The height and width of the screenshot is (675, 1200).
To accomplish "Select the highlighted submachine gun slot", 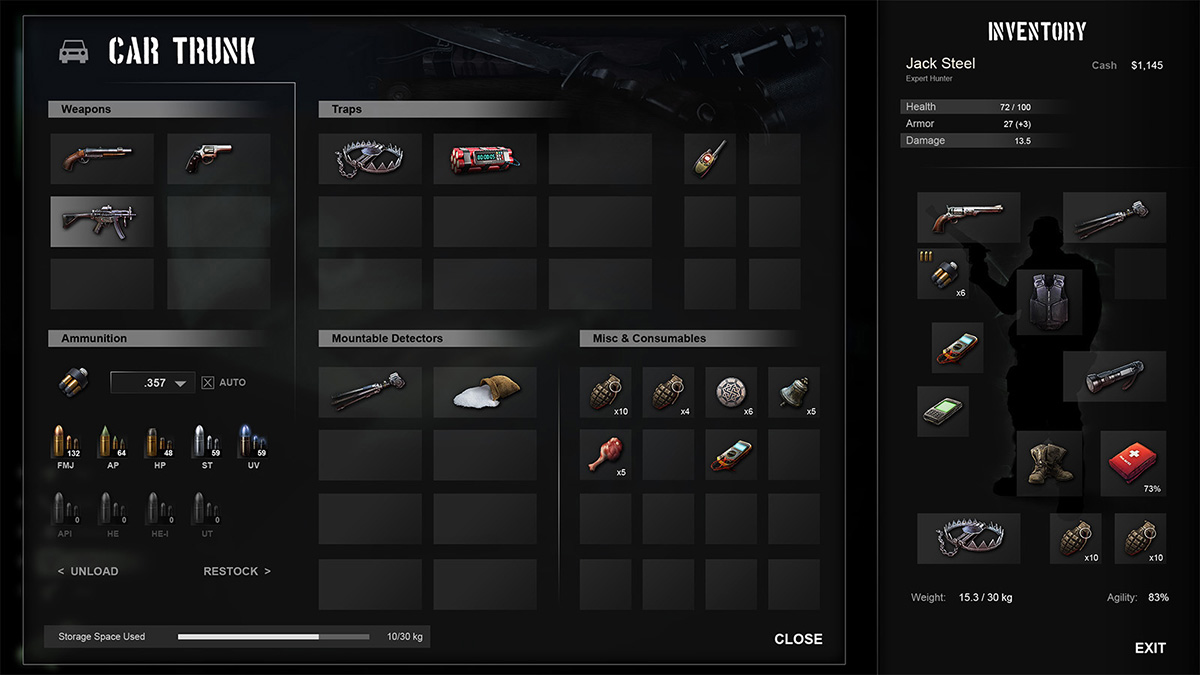I will click(101, 221).
